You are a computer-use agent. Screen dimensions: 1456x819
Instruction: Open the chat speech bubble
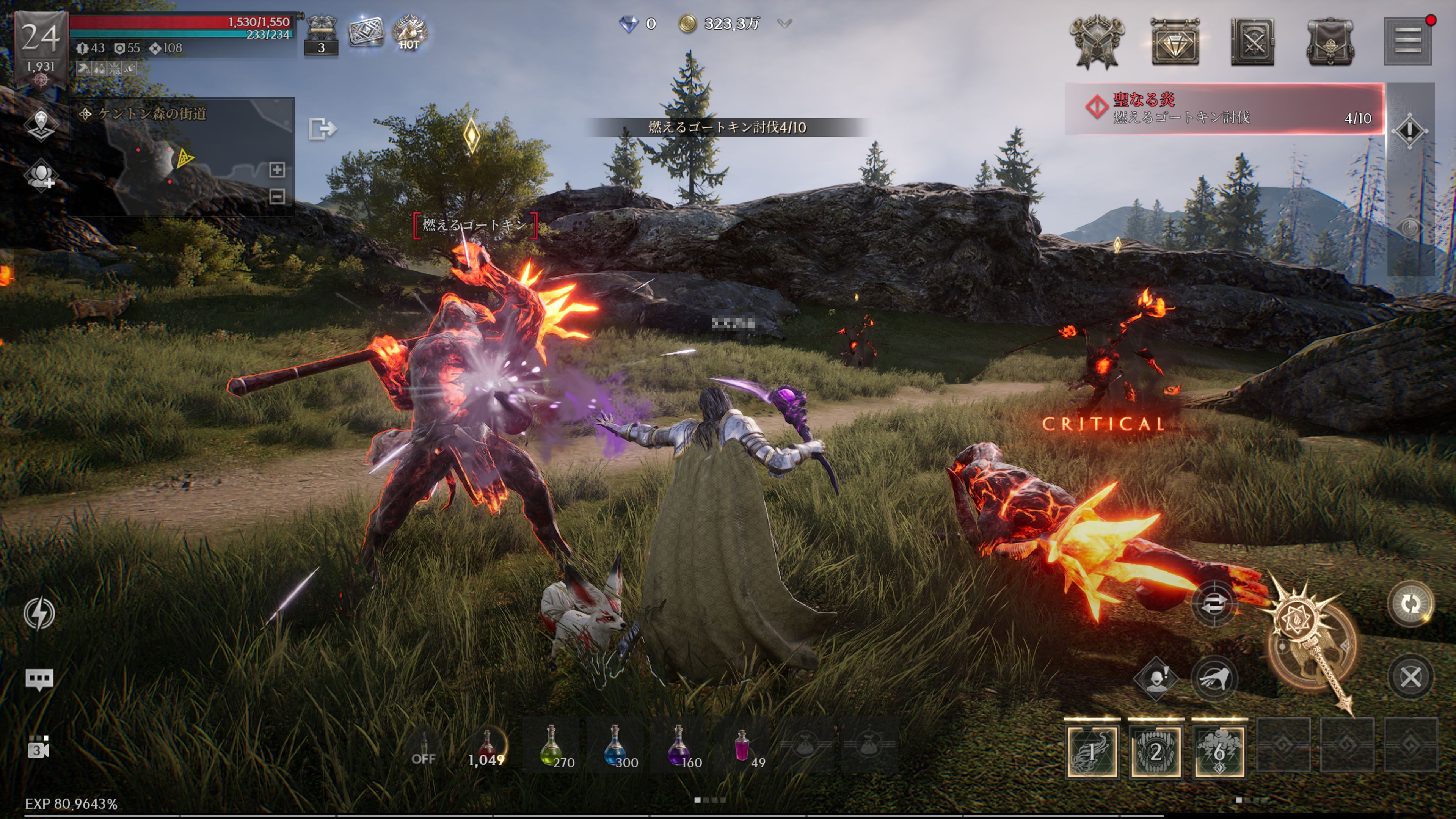pyautogui.click(x=39, y=679)
